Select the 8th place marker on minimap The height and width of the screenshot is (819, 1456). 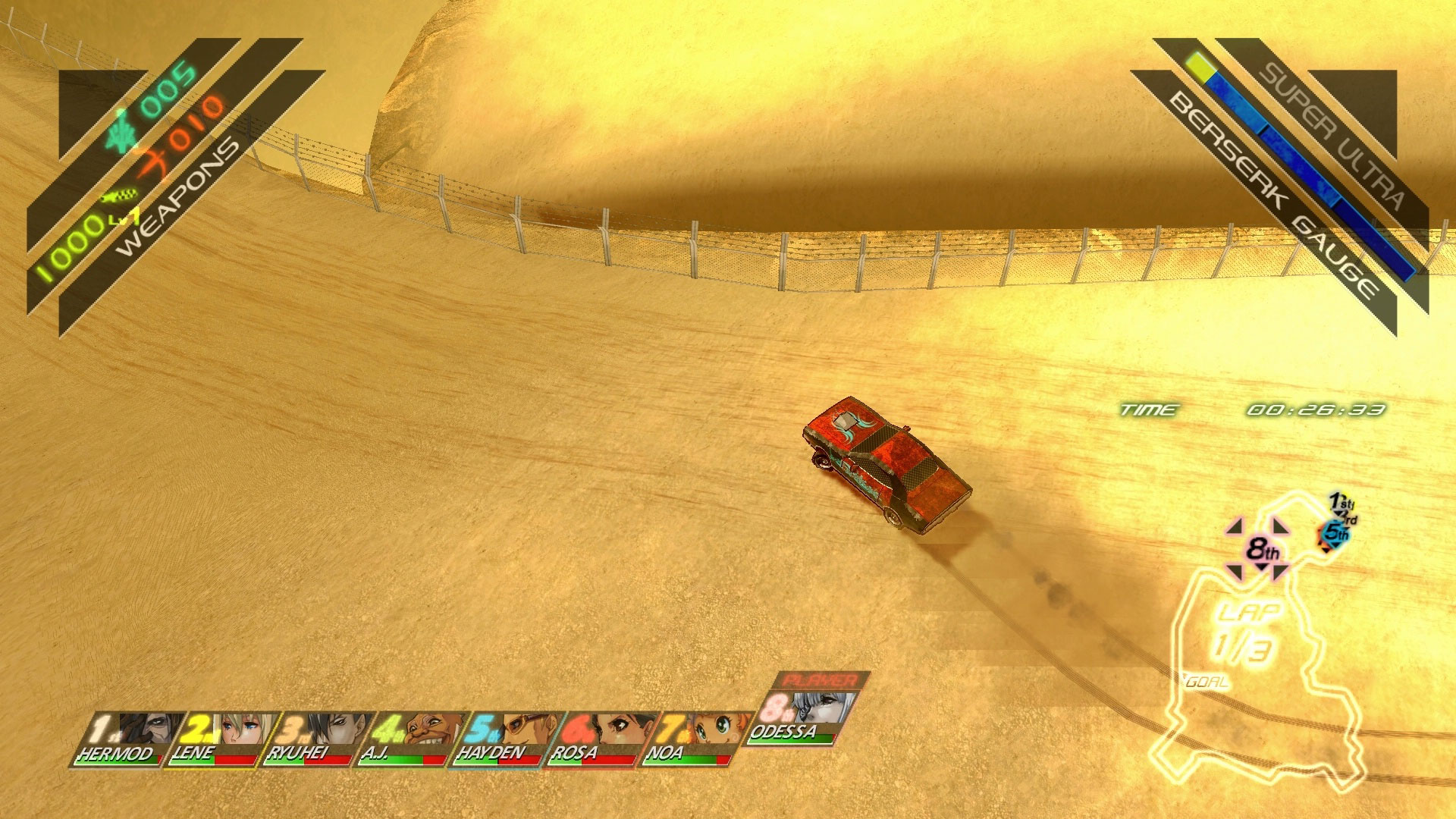click(1262, 549)
